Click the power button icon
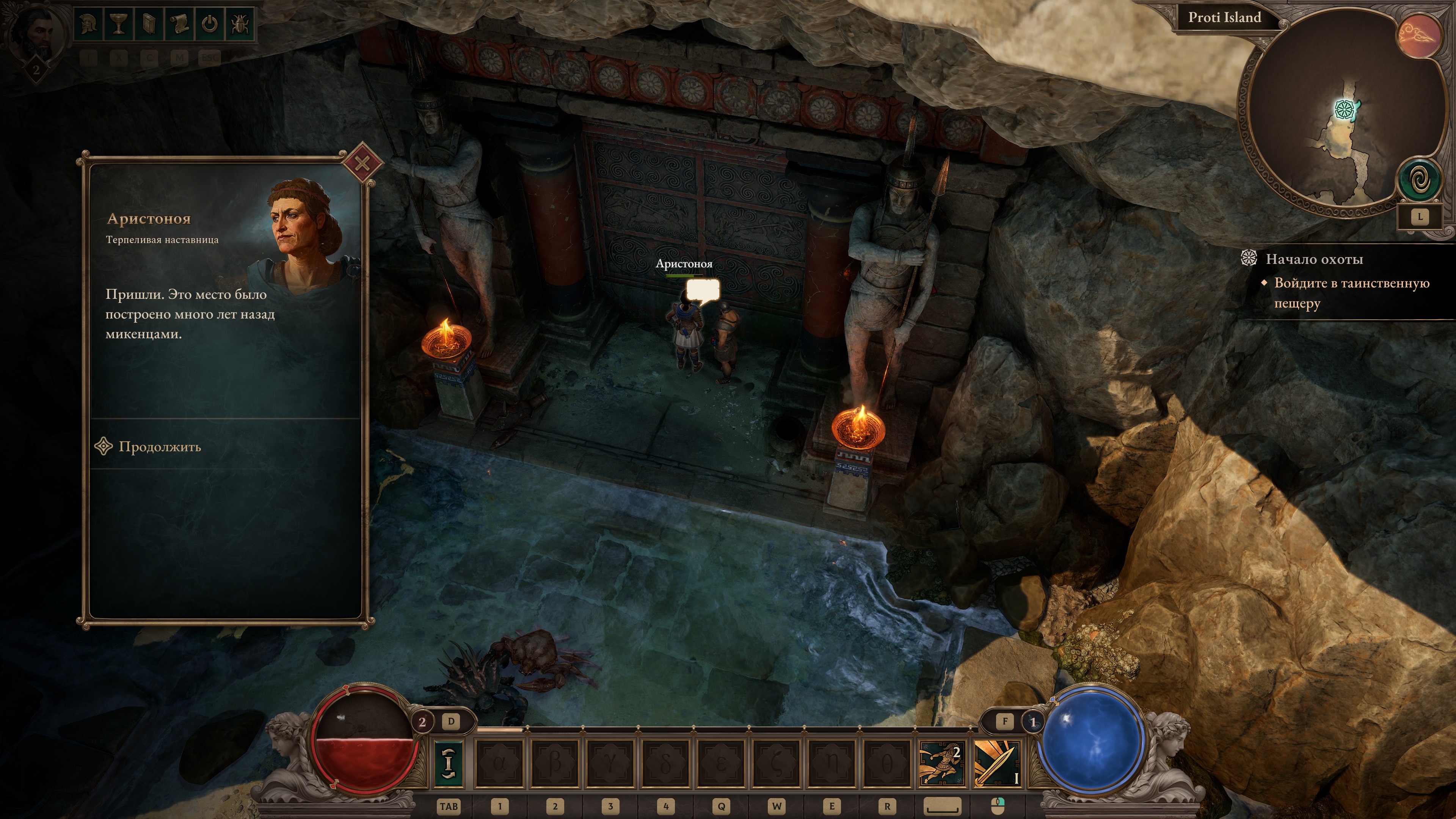The width and height of the screenshot is (1456, 819). [x=210, y=24]
